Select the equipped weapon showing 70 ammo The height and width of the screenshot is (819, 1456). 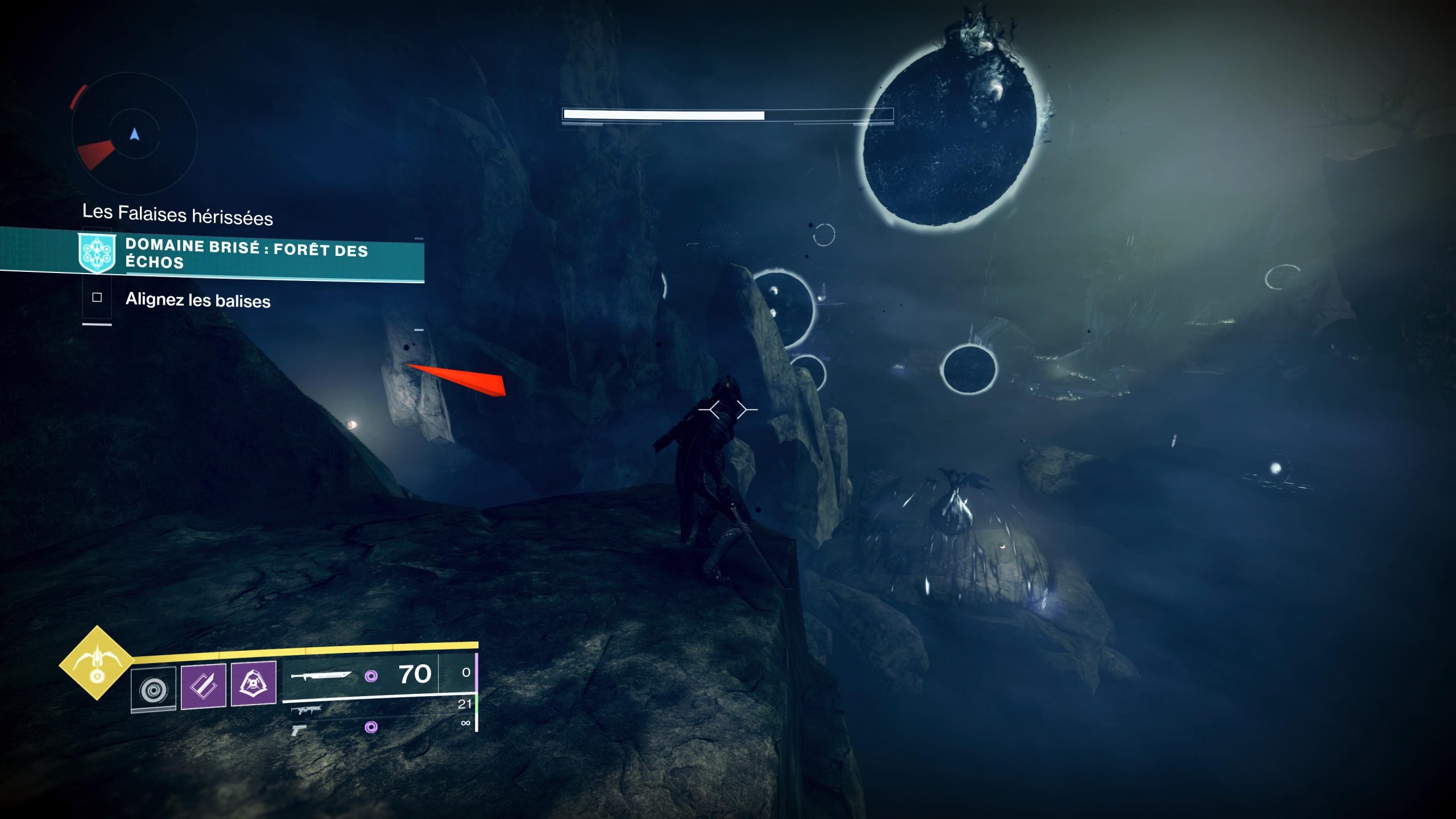click(361, 675)
